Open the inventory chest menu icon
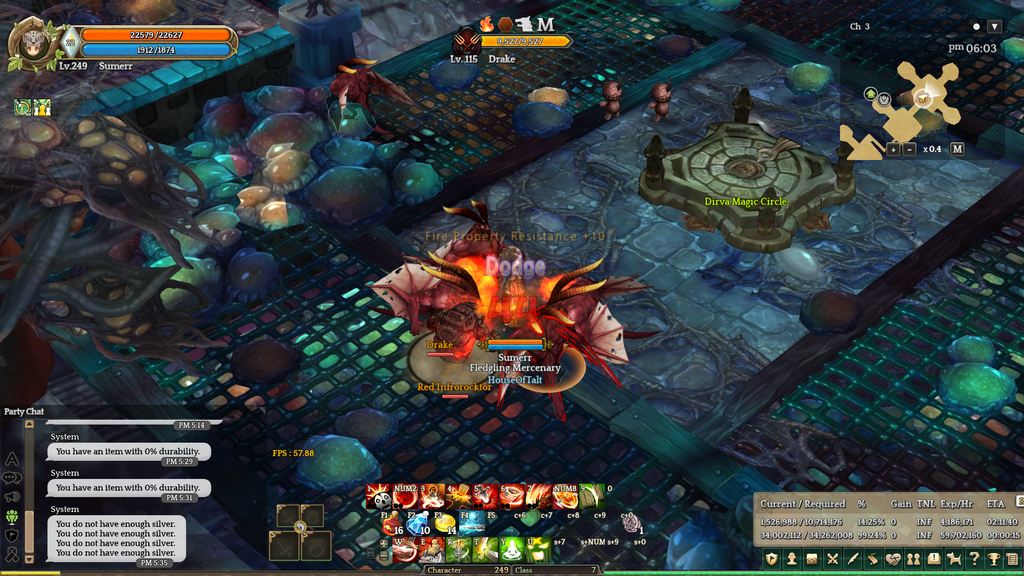This screenshot has height=576, width=1024. pyautogui.click(x=811, y=559)
